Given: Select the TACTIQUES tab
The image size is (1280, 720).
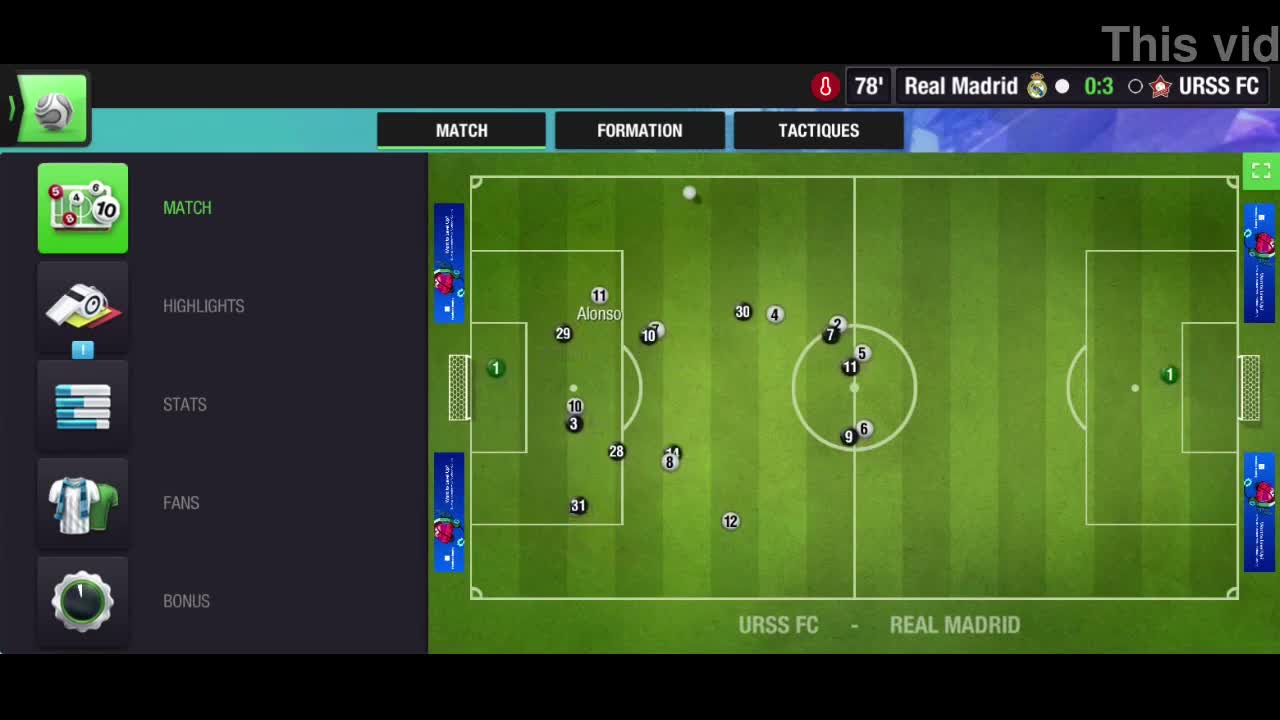Looking at the screenshot, I should (x=818, y=131).
